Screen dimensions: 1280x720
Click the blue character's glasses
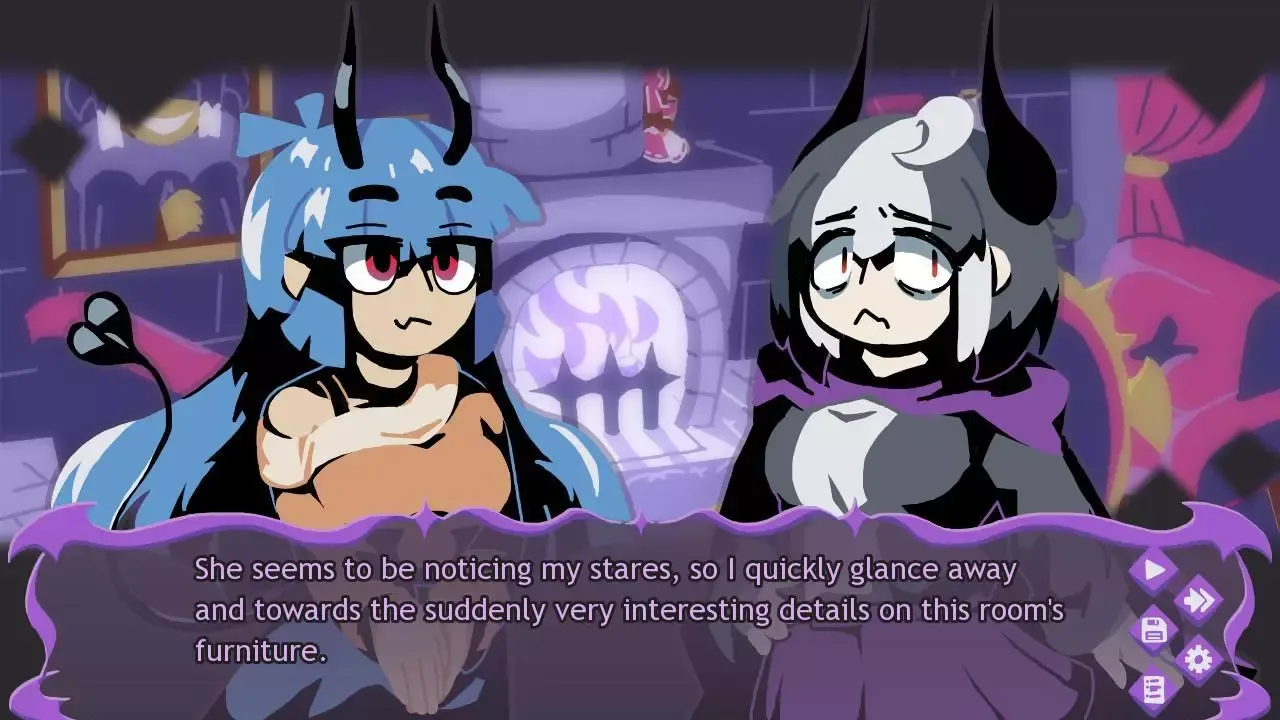pyautogui.click(x=405, y=270)
